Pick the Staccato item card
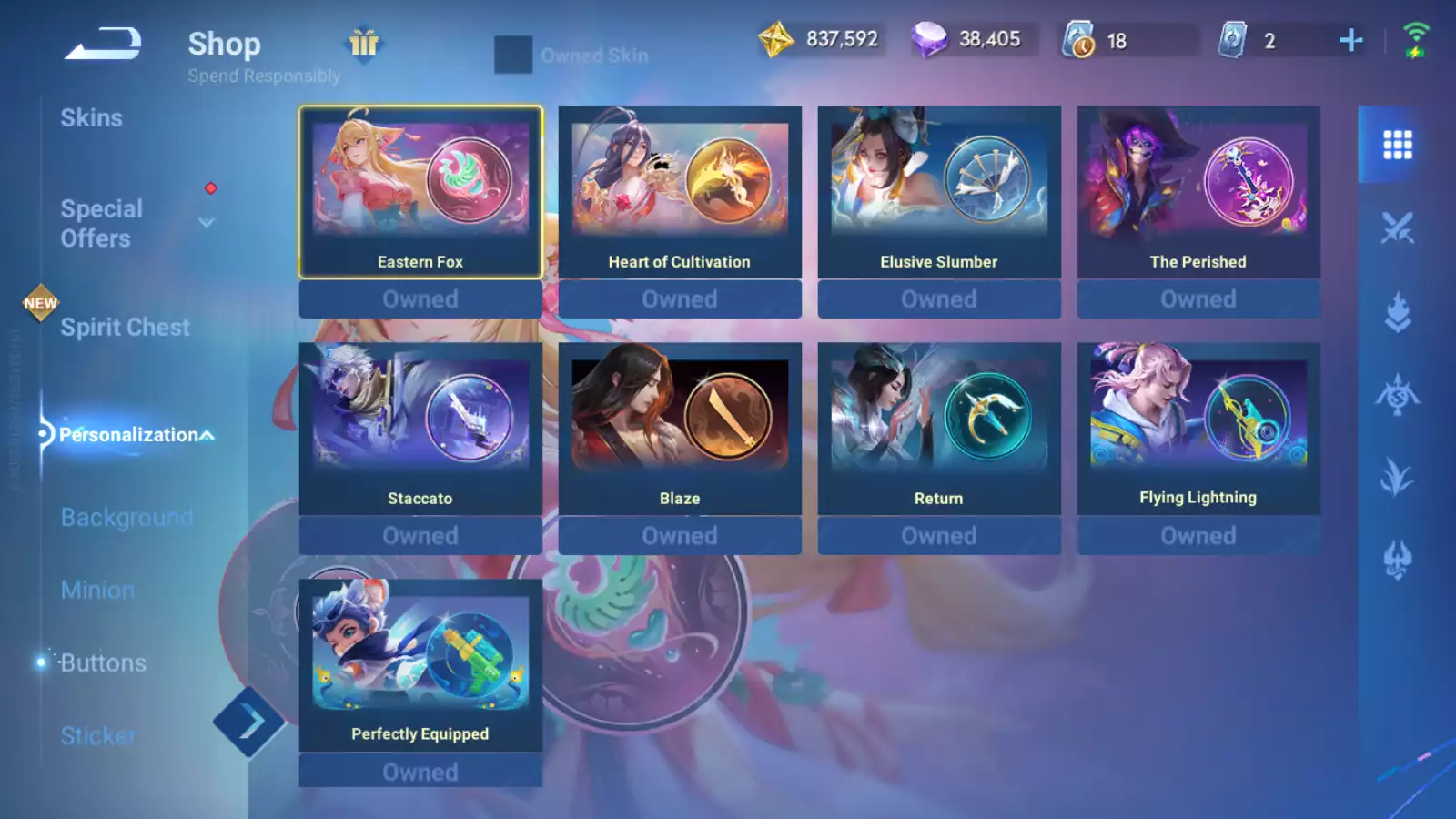Viewport: 1456px width, 819px height. [x=420, y=429]
